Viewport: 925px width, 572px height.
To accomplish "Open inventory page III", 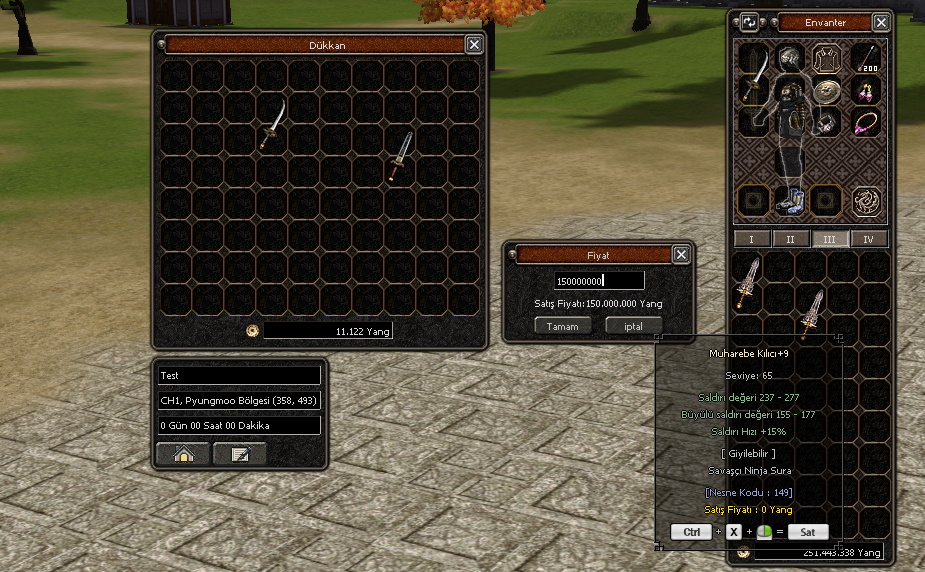I will (830, 239).
